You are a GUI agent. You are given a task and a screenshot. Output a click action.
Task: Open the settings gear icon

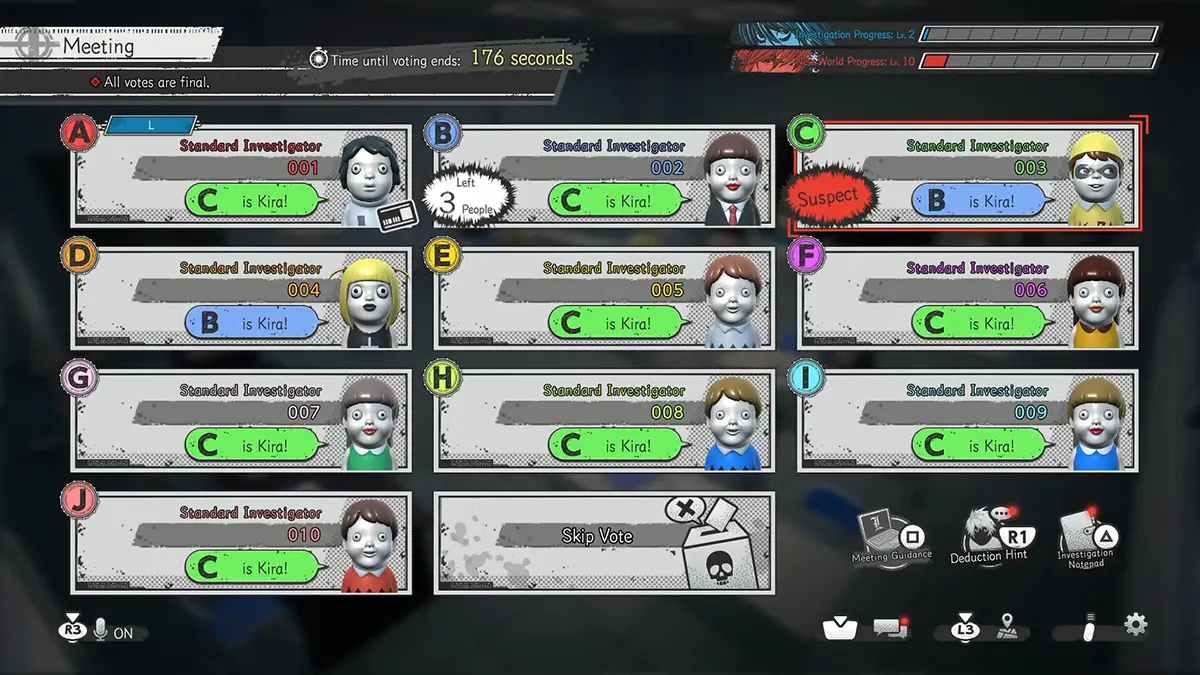1135,625
